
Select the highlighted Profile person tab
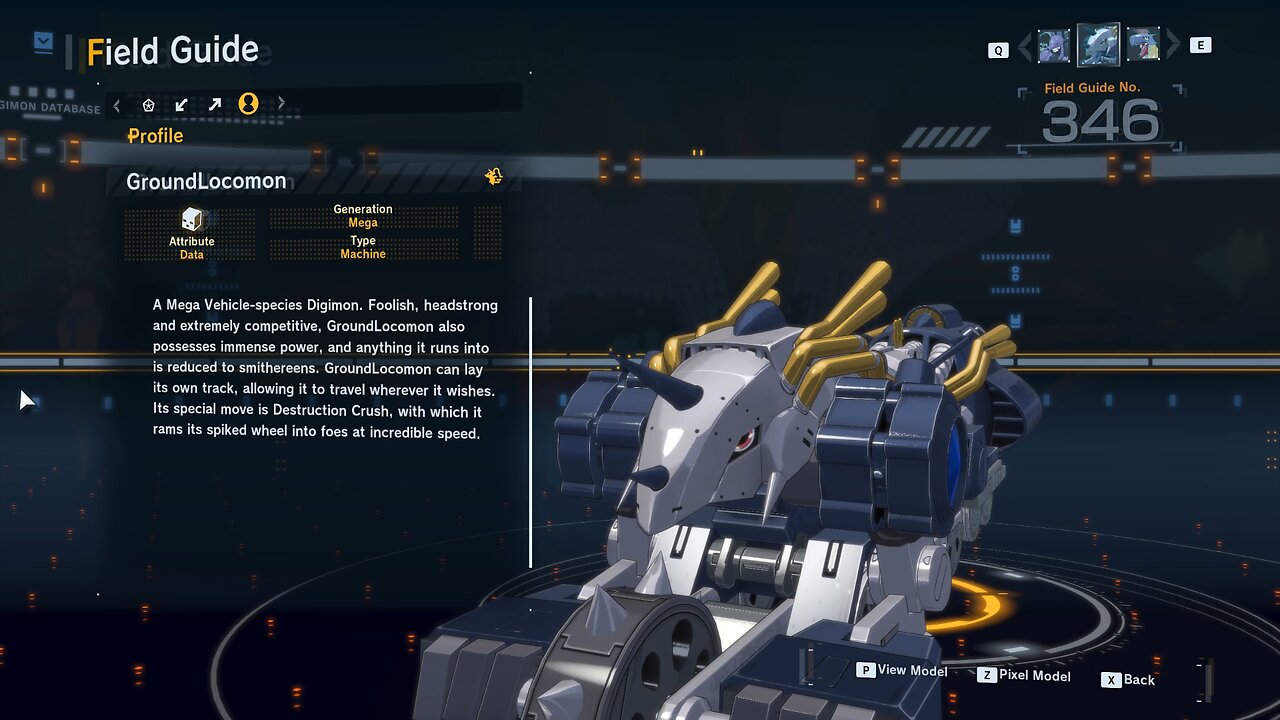click(248, 104)
